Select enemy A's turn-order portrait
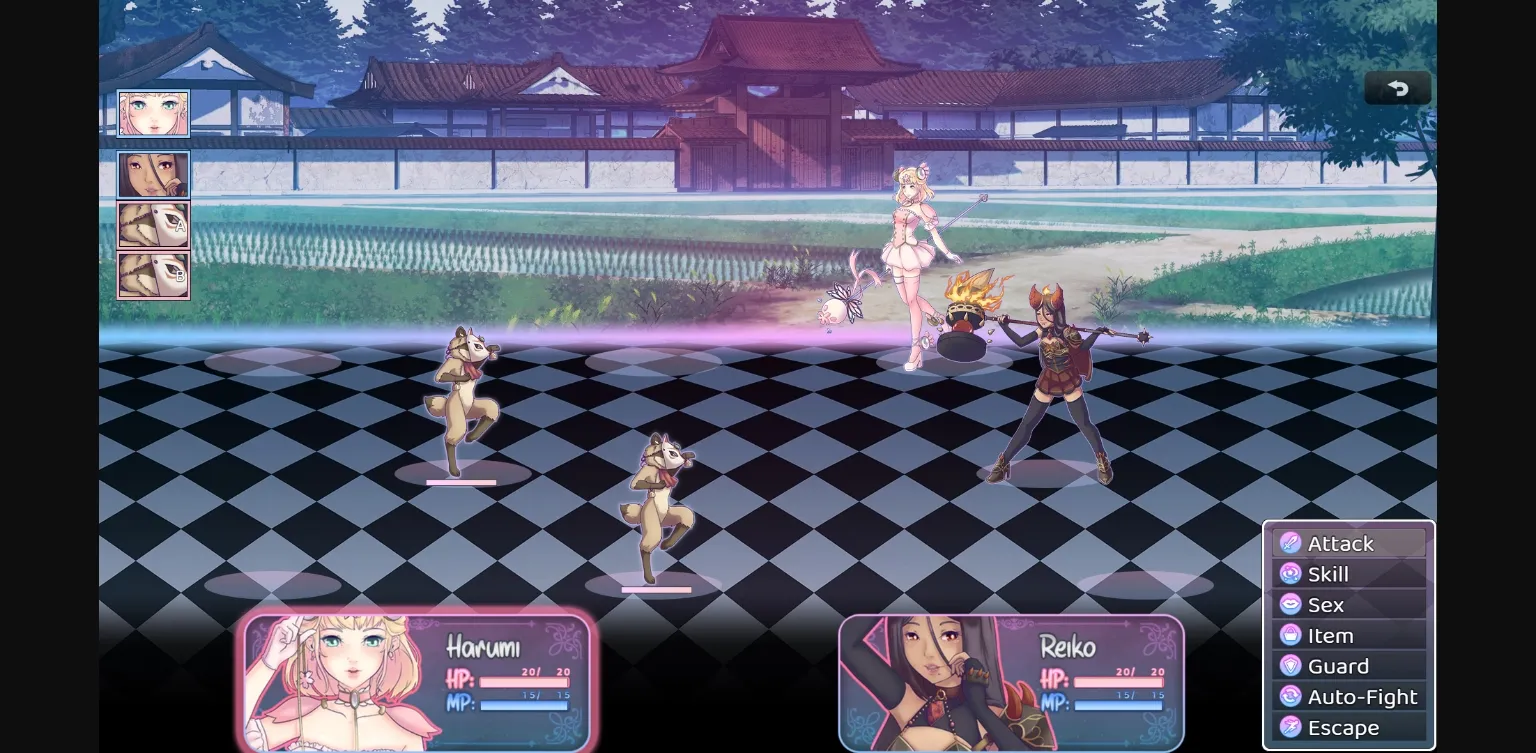1536x753 pixels. tap(153, 225)
